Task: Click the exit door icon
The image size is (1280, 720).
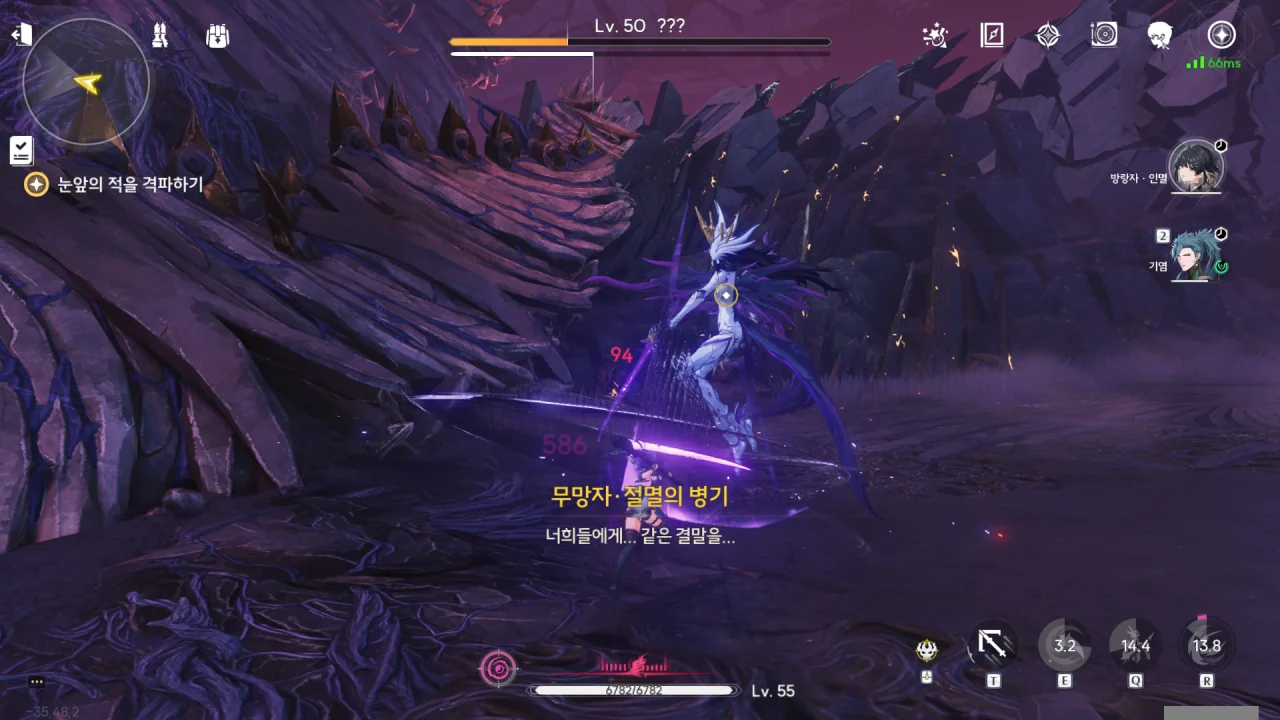Action: point(21,35)
